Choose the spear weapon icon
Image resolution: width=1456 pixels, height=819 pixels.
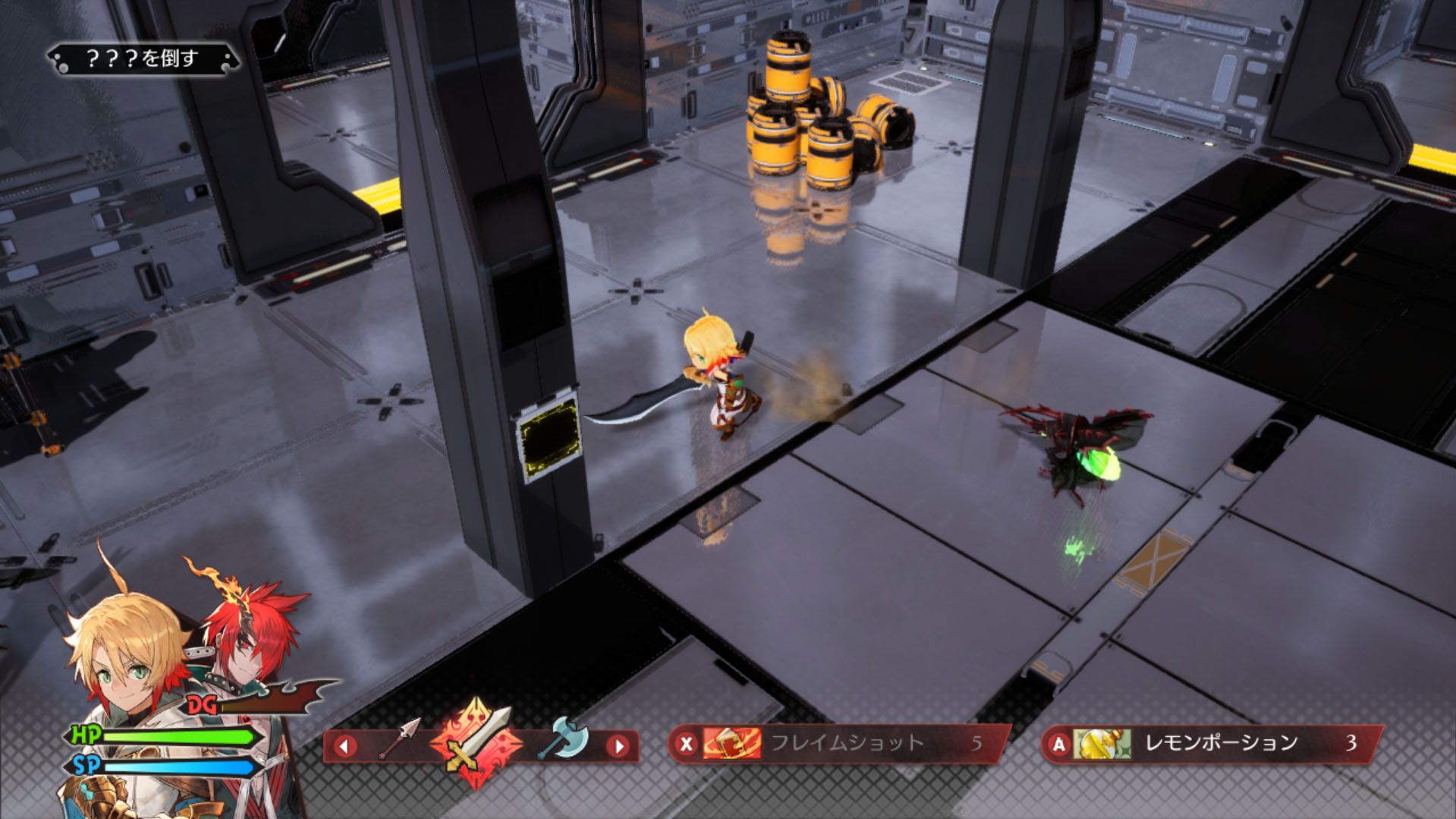point(399,739)
